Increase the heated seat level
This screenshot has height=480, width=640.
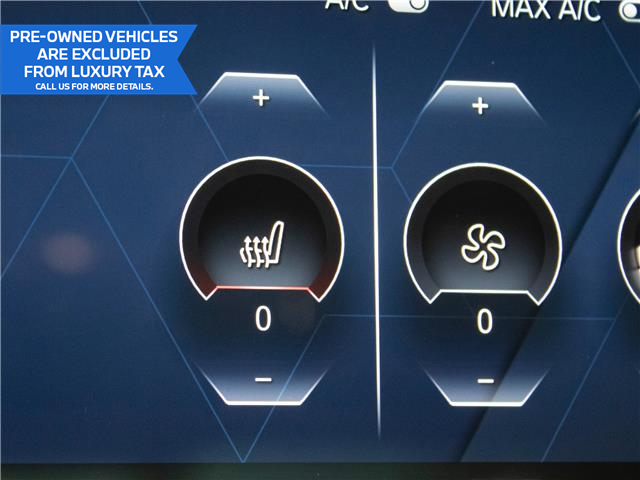pyautogui.click(x=262, y=99)
